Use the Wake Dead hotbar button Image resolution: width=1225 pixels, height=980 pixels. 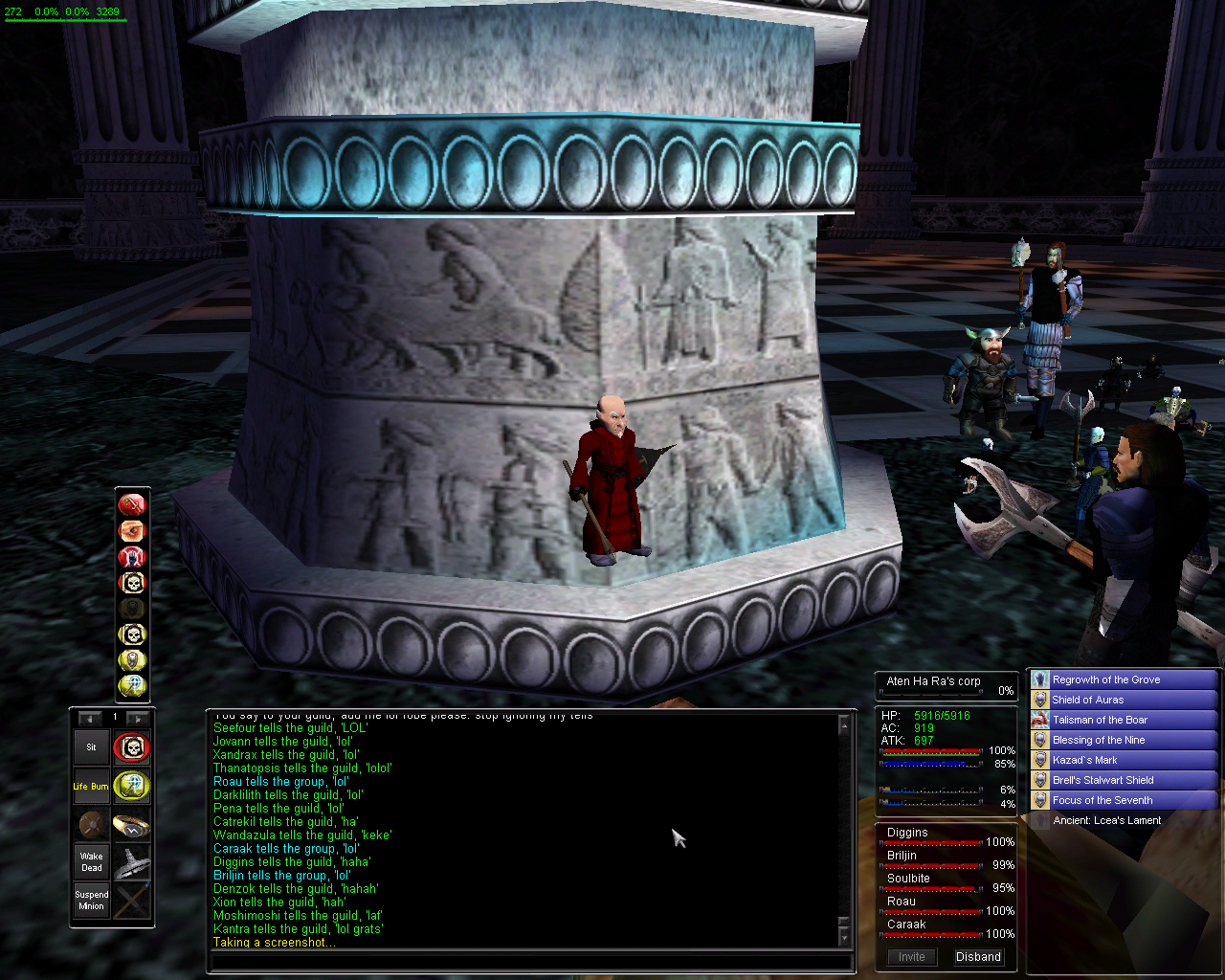[x=92, y=862]
